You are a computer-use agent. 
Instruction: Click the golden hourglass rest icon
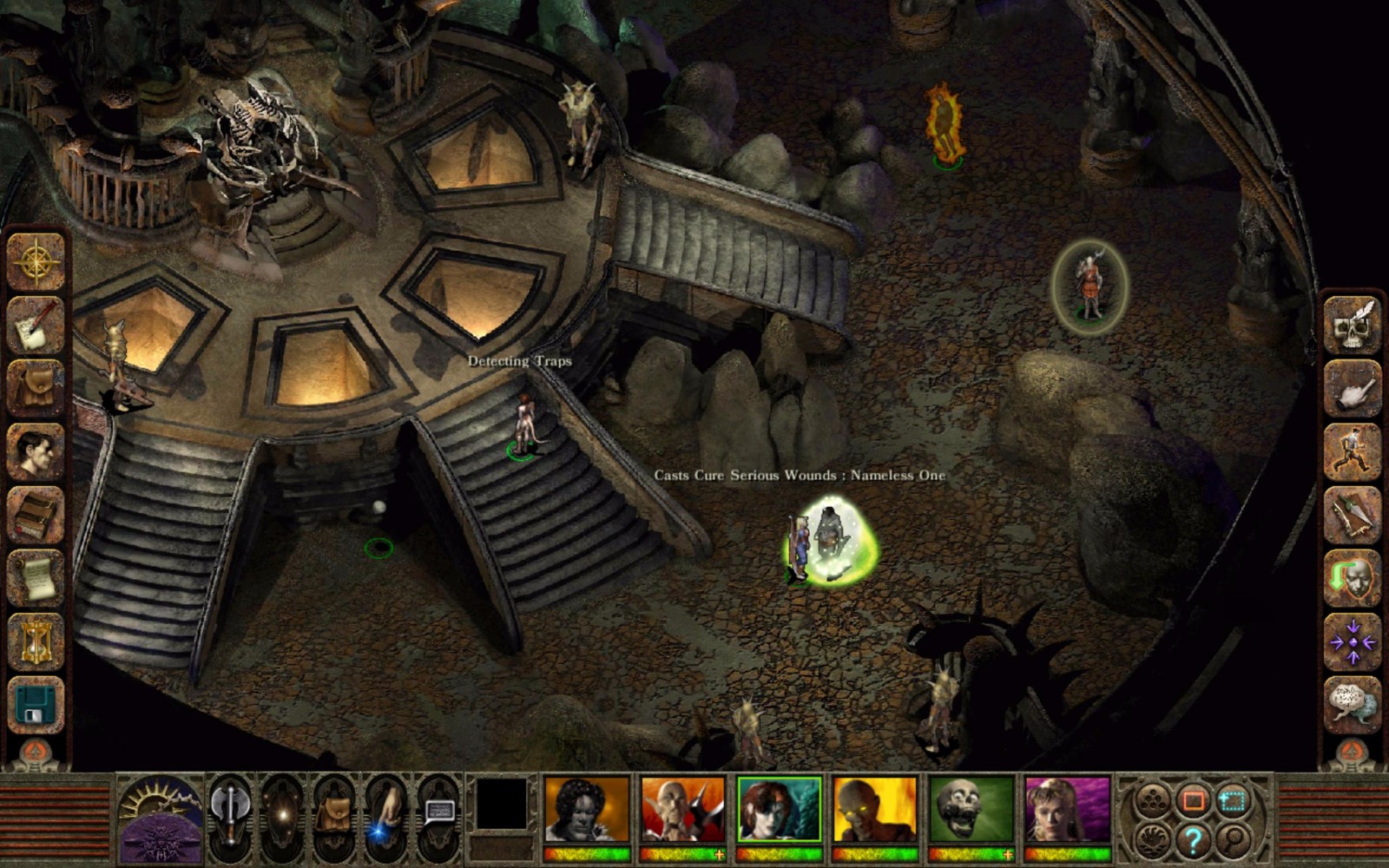click(x=36, y=642)
